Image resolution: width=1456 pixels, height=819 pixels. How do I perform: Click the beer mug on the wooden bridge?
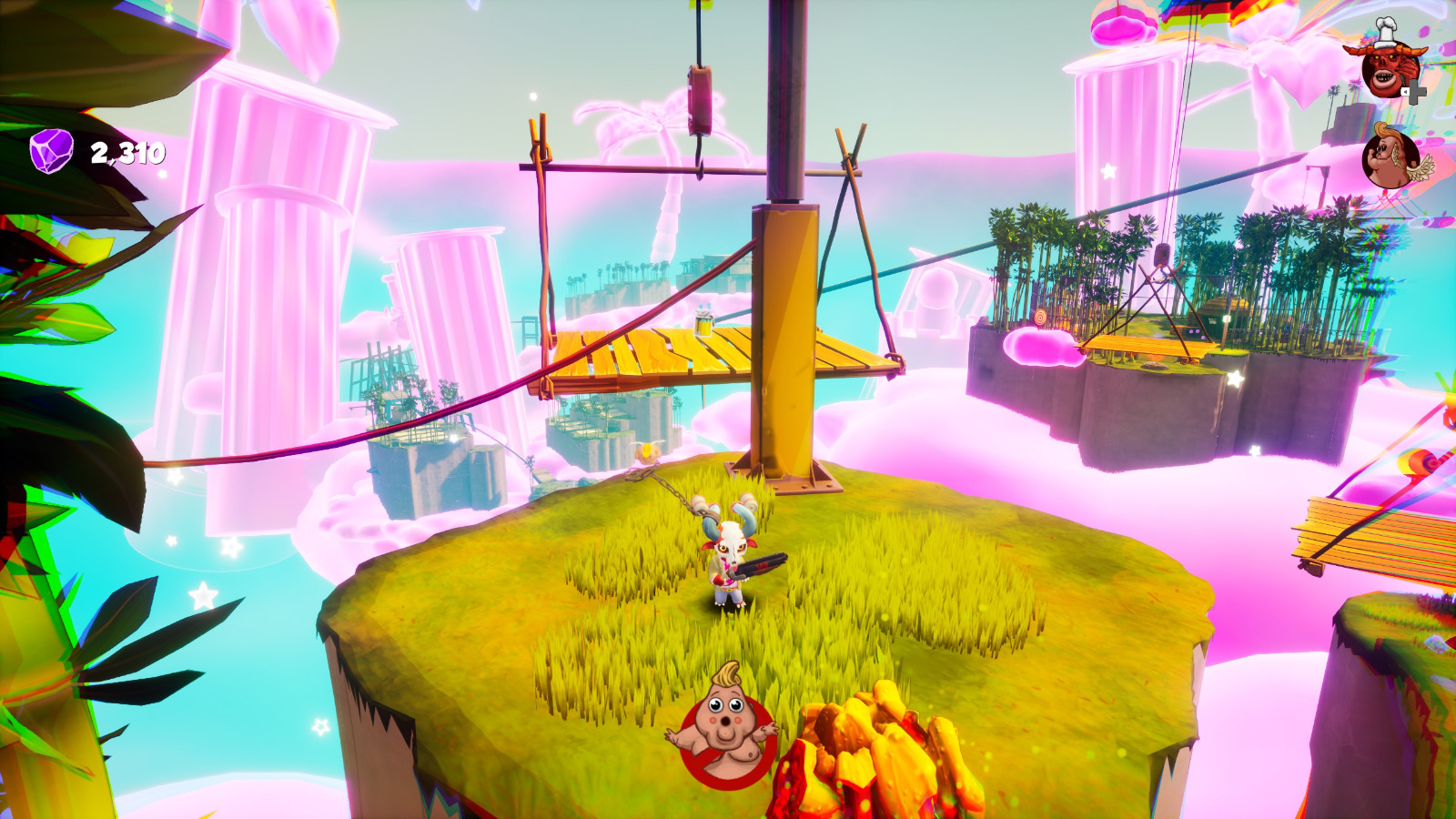[x=702, y=321]
